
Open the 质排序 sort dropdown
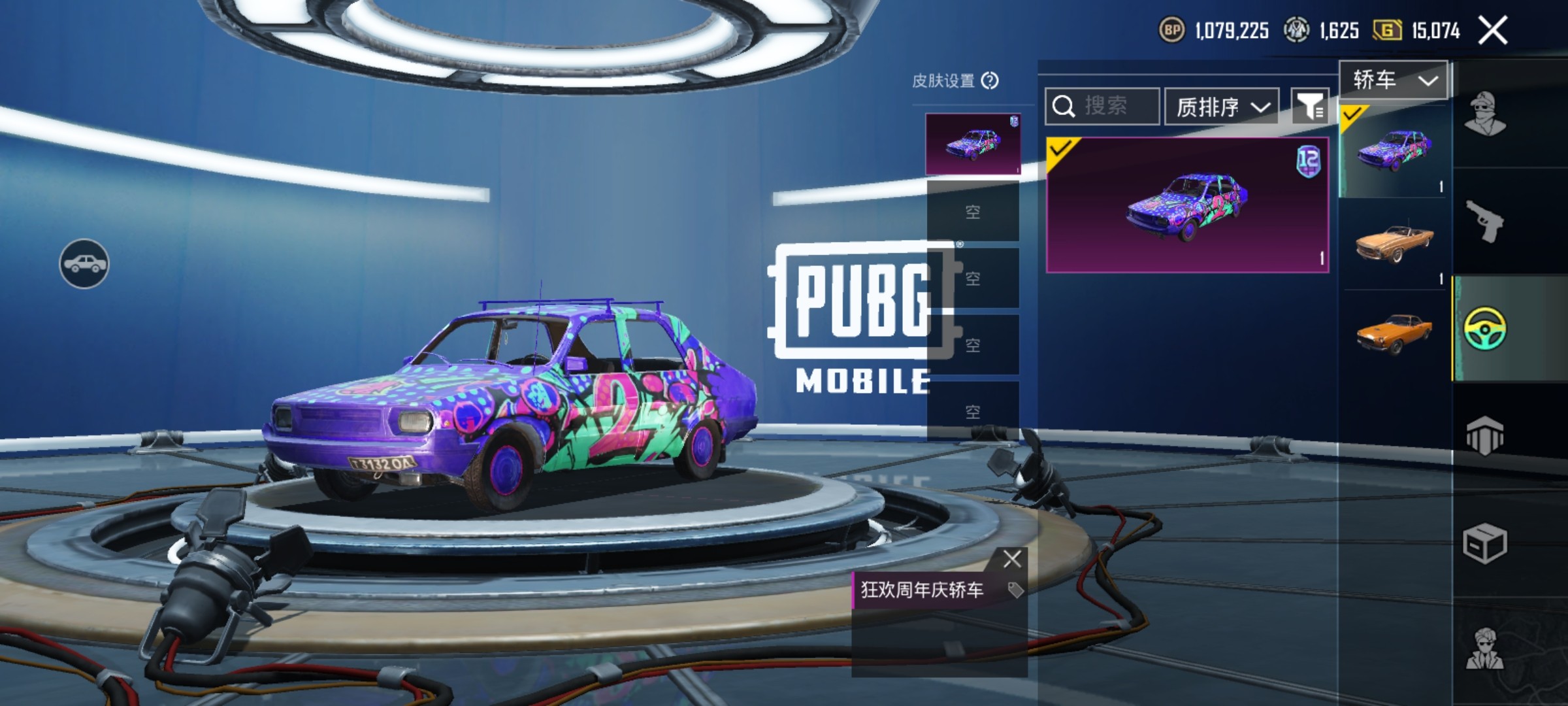click(x=1222, y=107)
